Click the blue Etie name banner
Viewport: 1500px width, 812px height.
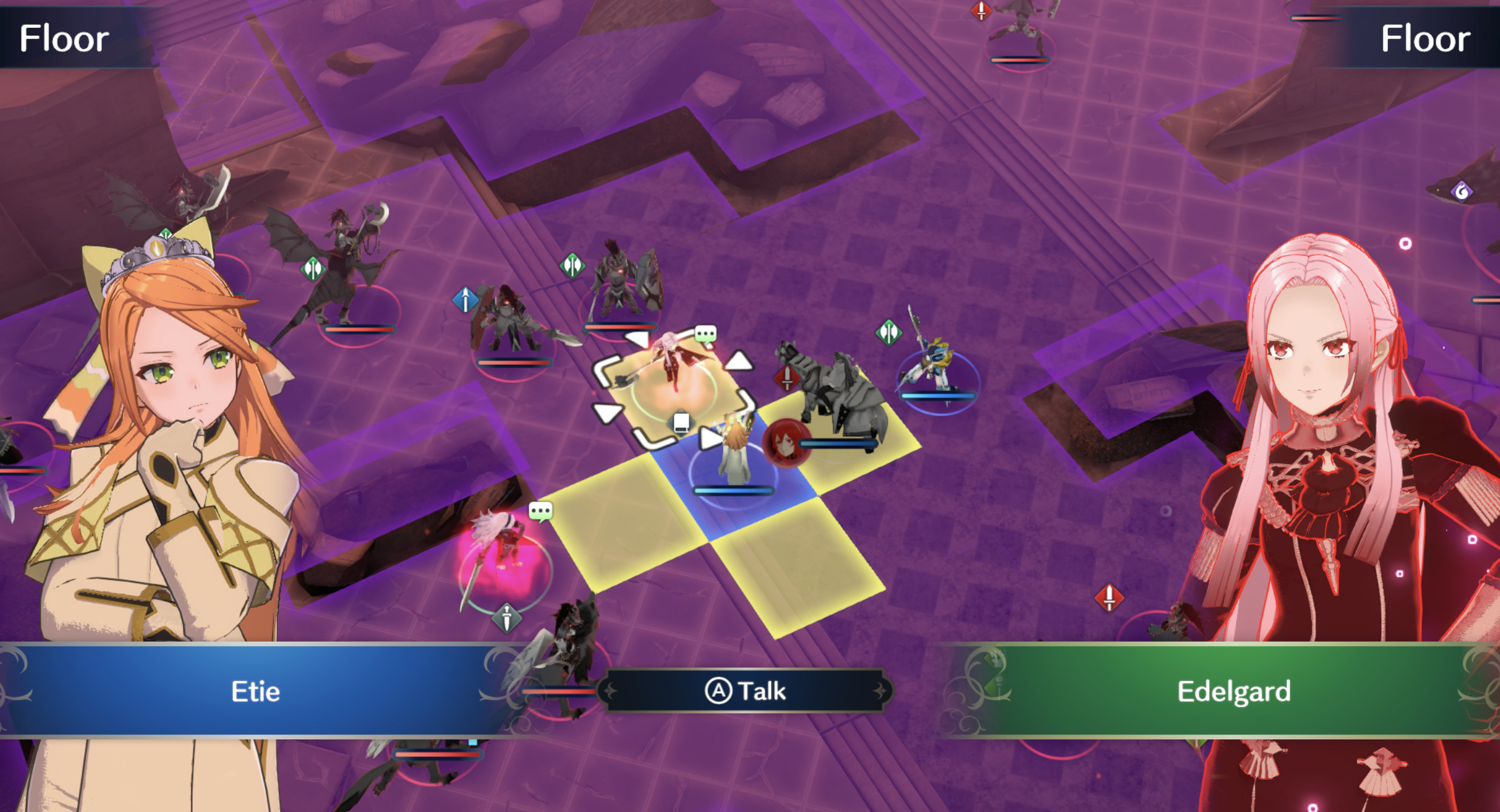pos(255,691)
